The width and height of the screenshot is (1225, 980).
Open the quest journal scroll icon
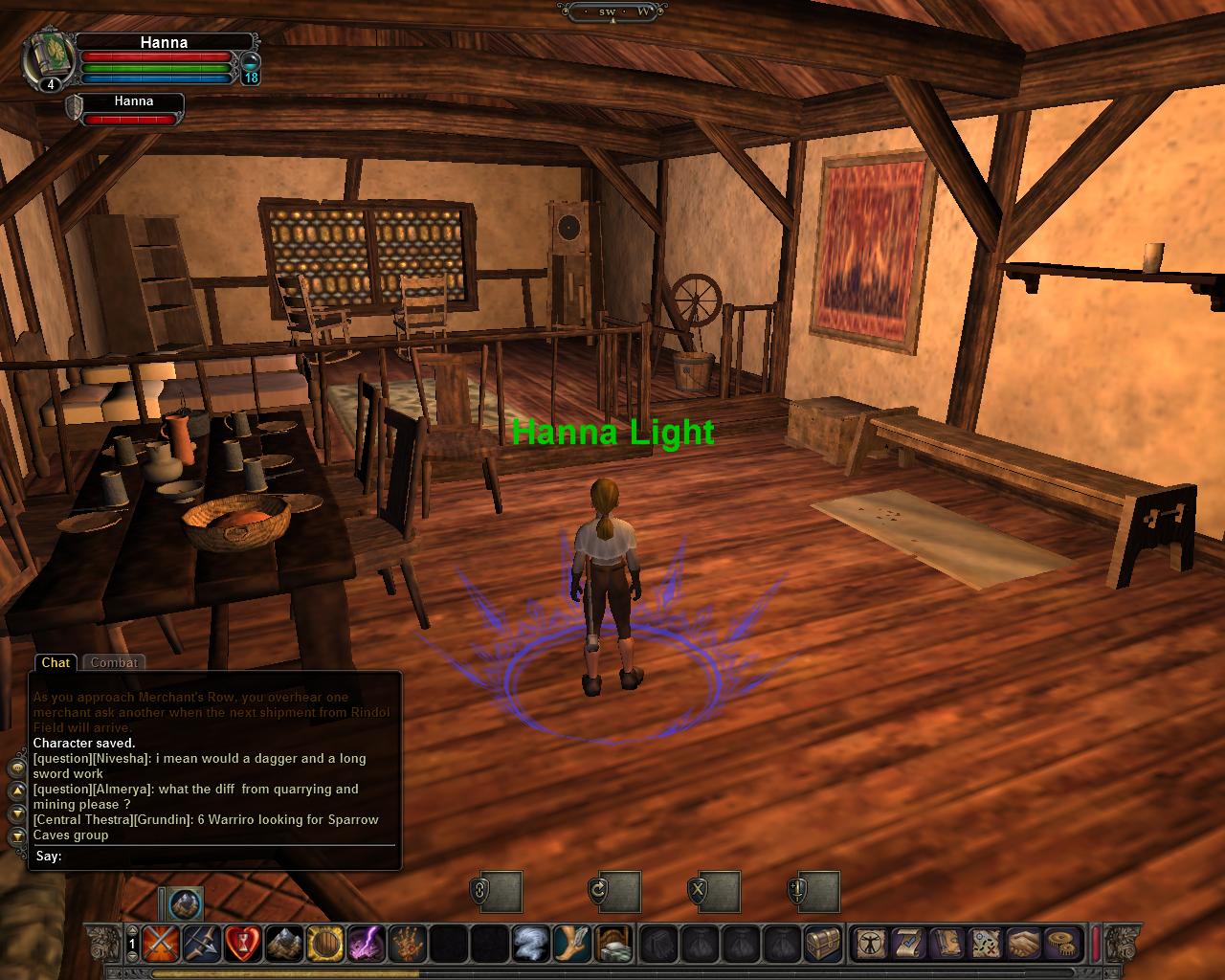[907, 944]
